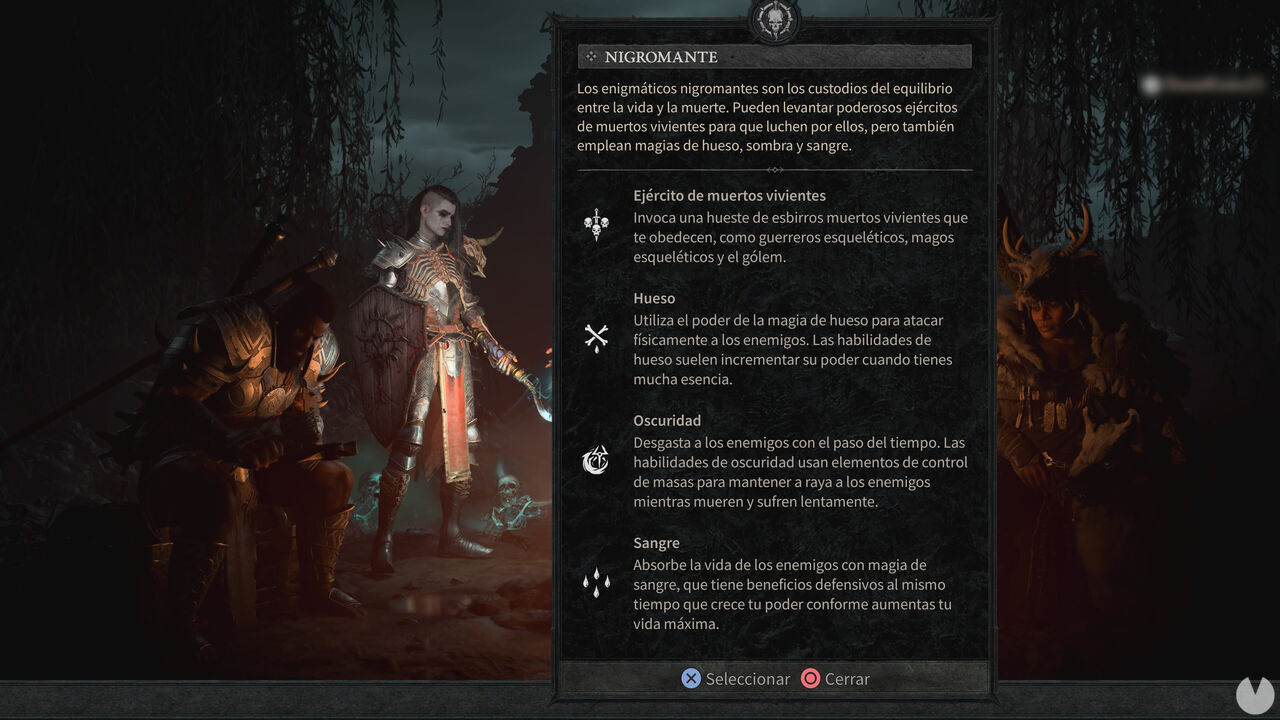The height and width of the screenshot is (720, 1280).
Task: Click the Hueso section heading
Action: 654,298
